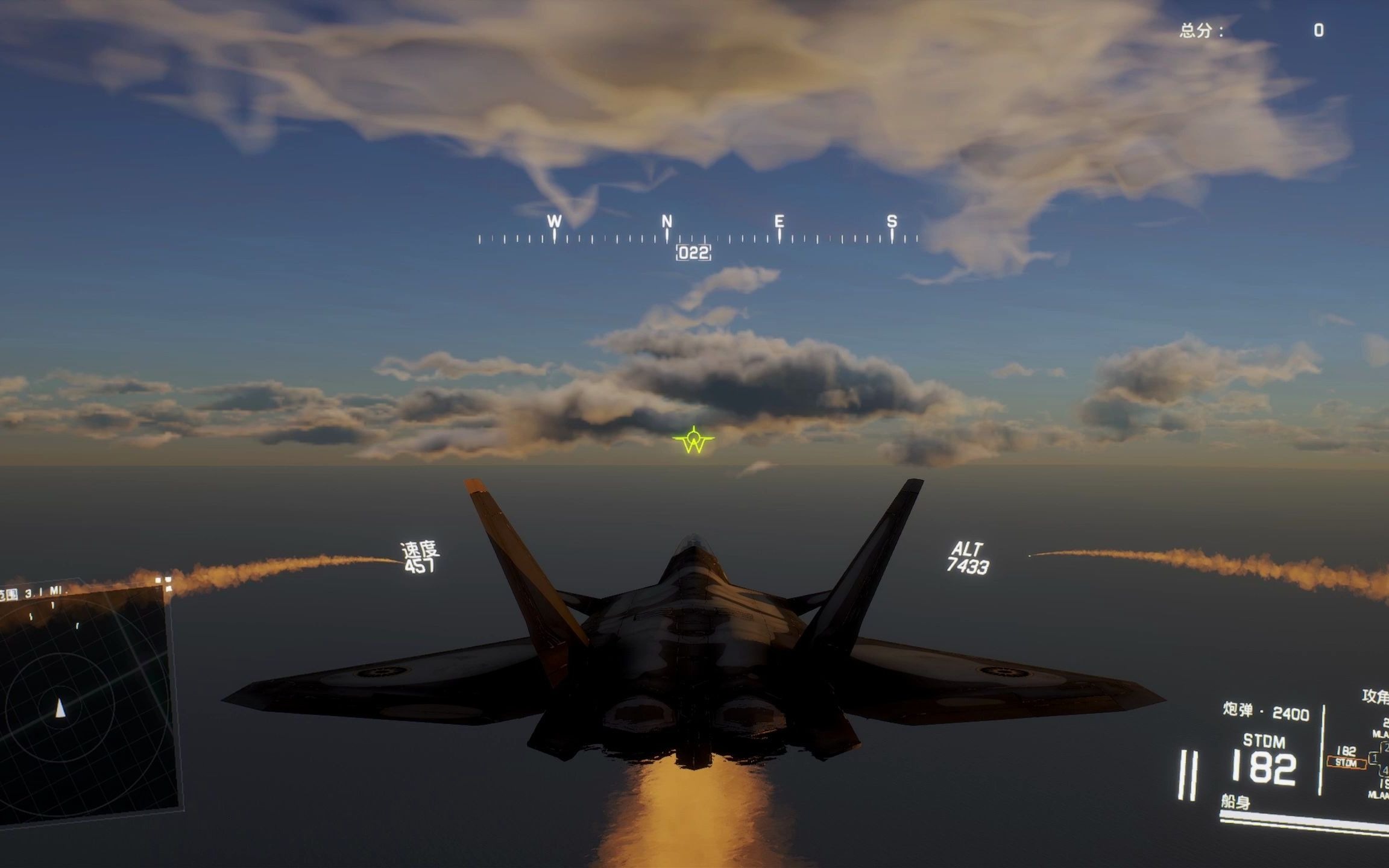Open the 范围 3.1 MI radar range selector

pos(37,593)
